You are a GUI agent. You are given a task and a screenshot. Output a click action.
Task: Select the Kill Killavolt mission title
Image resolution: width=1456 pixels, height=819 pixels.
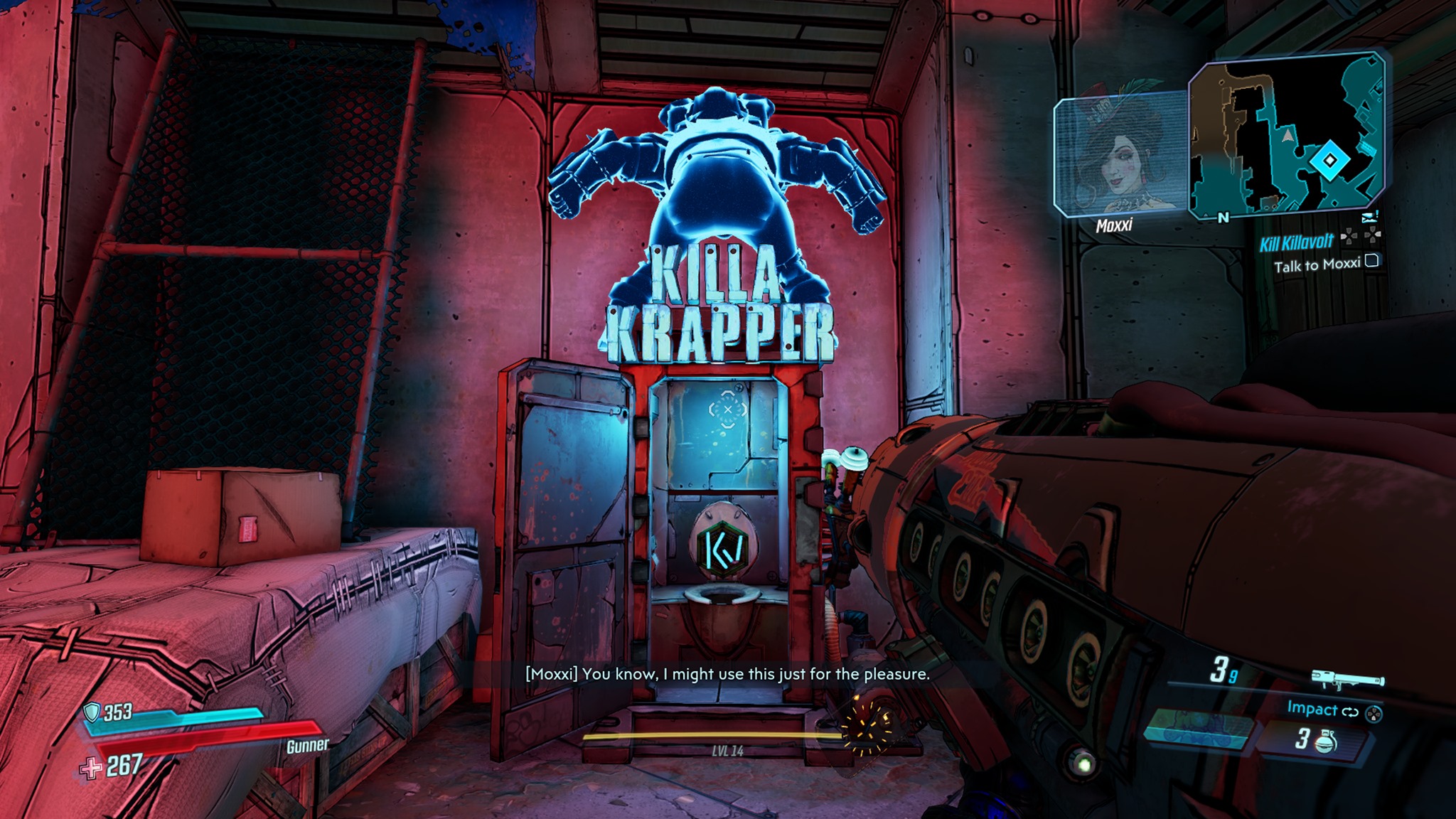coord(1297,242)
